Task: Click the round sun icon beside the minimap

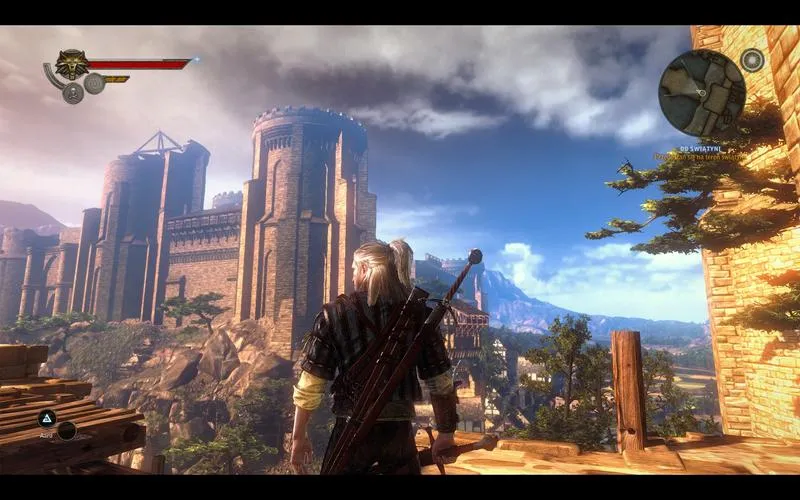Action: click(x=752, y=60)
